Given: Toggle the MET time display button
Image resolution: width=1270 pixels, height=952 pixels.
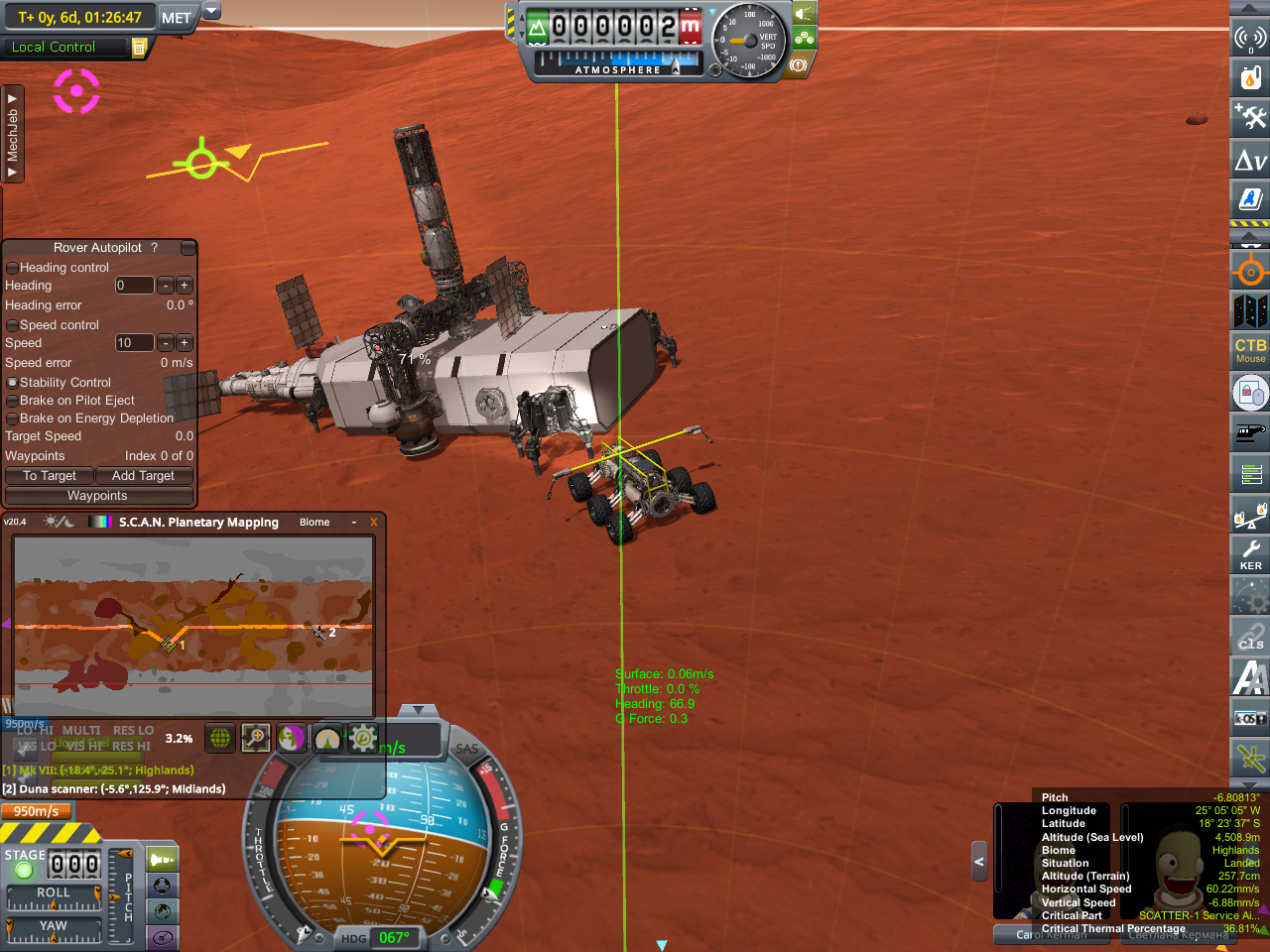Looking at the screenshot, I should pyautogui.click(x=177, y=17).
